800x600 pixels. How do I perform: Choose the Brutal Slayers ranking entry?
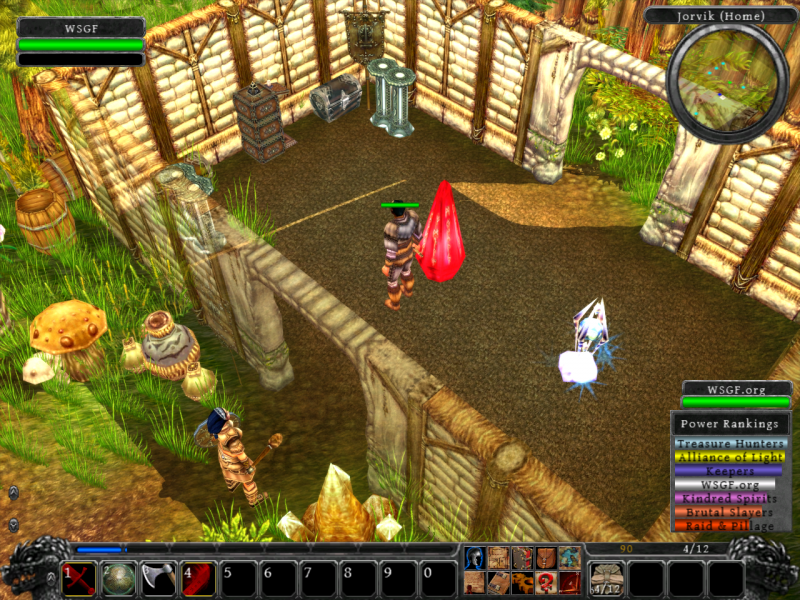click(x=730, y=512)
